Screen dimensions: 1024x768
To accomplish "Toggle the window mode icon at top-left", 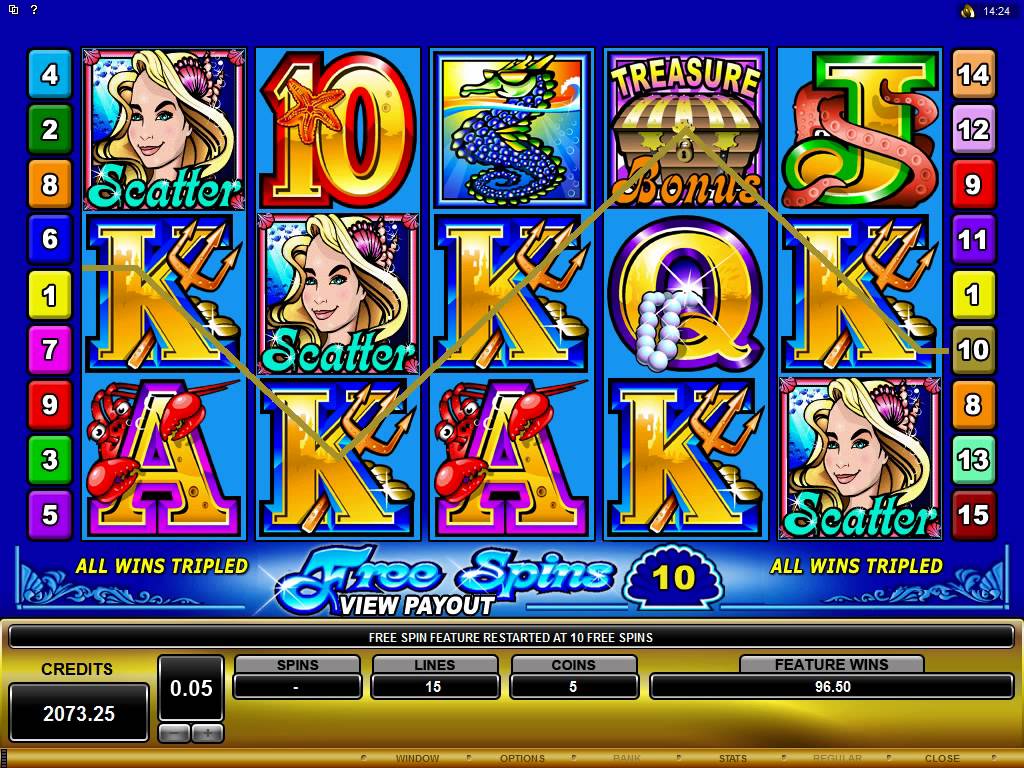I will pyautogui.click(x=13, y=10).
